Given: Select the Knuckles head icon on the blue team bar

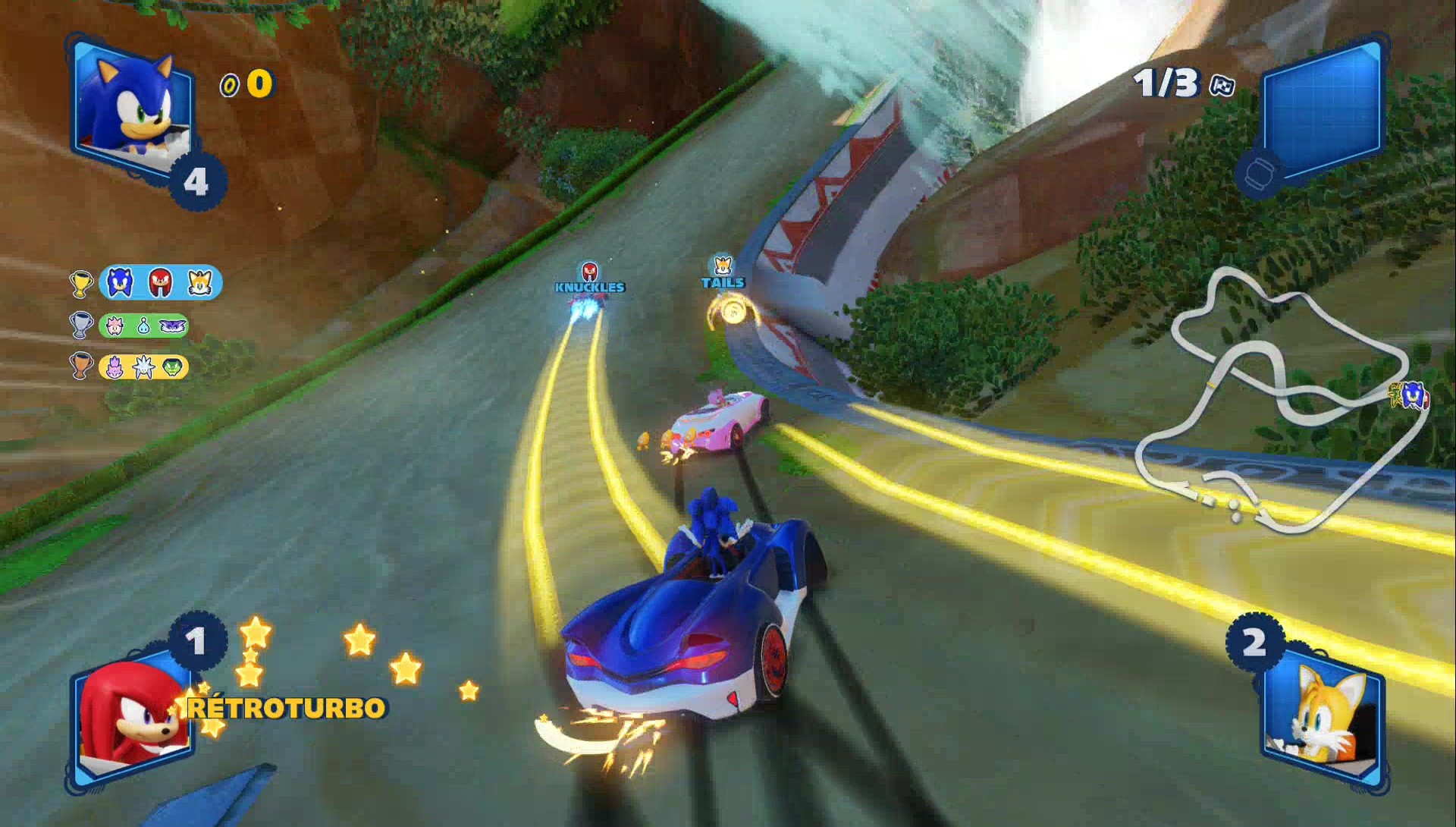Looking at the screenshot, I should point(160,283).
